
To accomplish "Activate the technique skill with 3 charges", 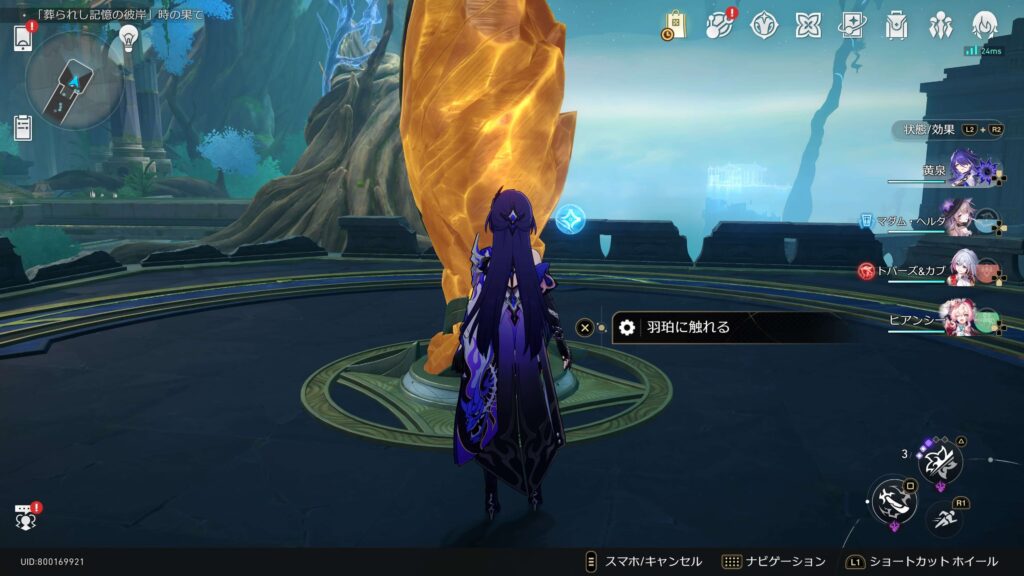I will 940,461.
